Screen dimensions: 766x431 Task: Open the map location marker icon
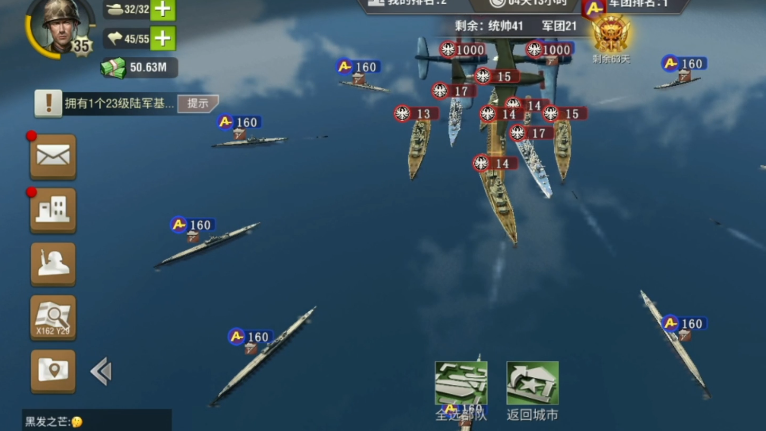(x=53, y=371)
